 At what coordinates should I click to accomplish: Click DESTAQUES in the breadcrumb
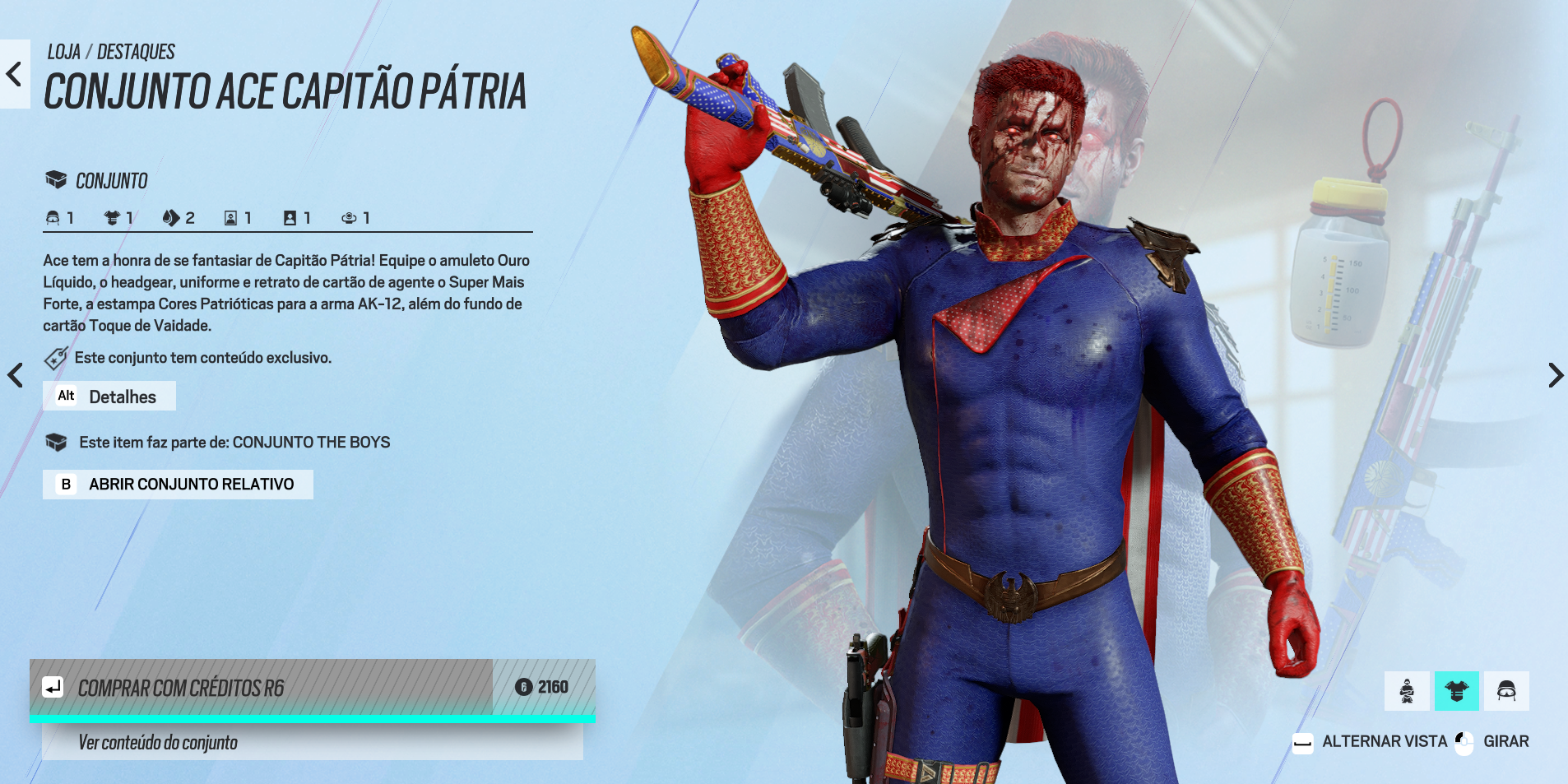click(136, 51)
